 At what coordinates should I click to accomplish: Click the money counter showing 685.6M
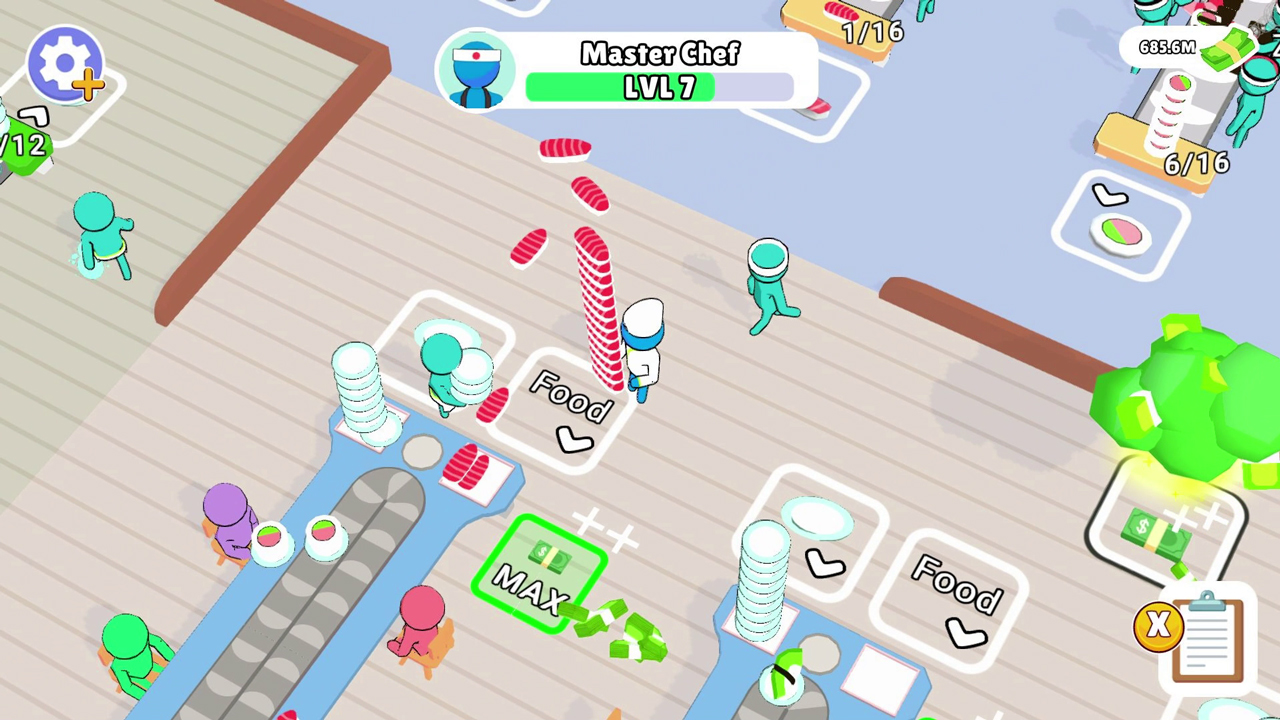click(1168, 47)
